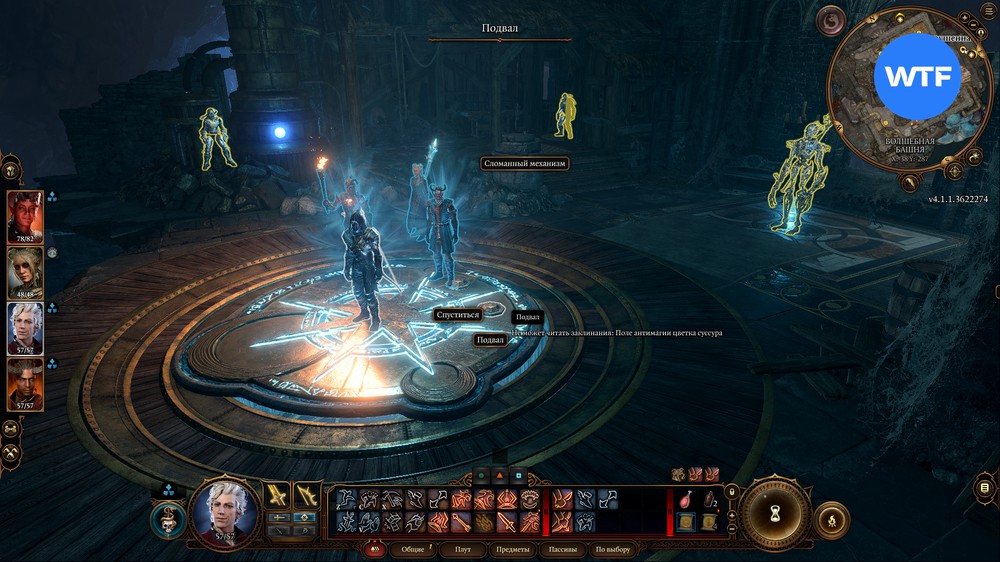This screenshot has width=1000, height=562.
Task: Toggle the hotbar lock icon
Action: (733, 490)
